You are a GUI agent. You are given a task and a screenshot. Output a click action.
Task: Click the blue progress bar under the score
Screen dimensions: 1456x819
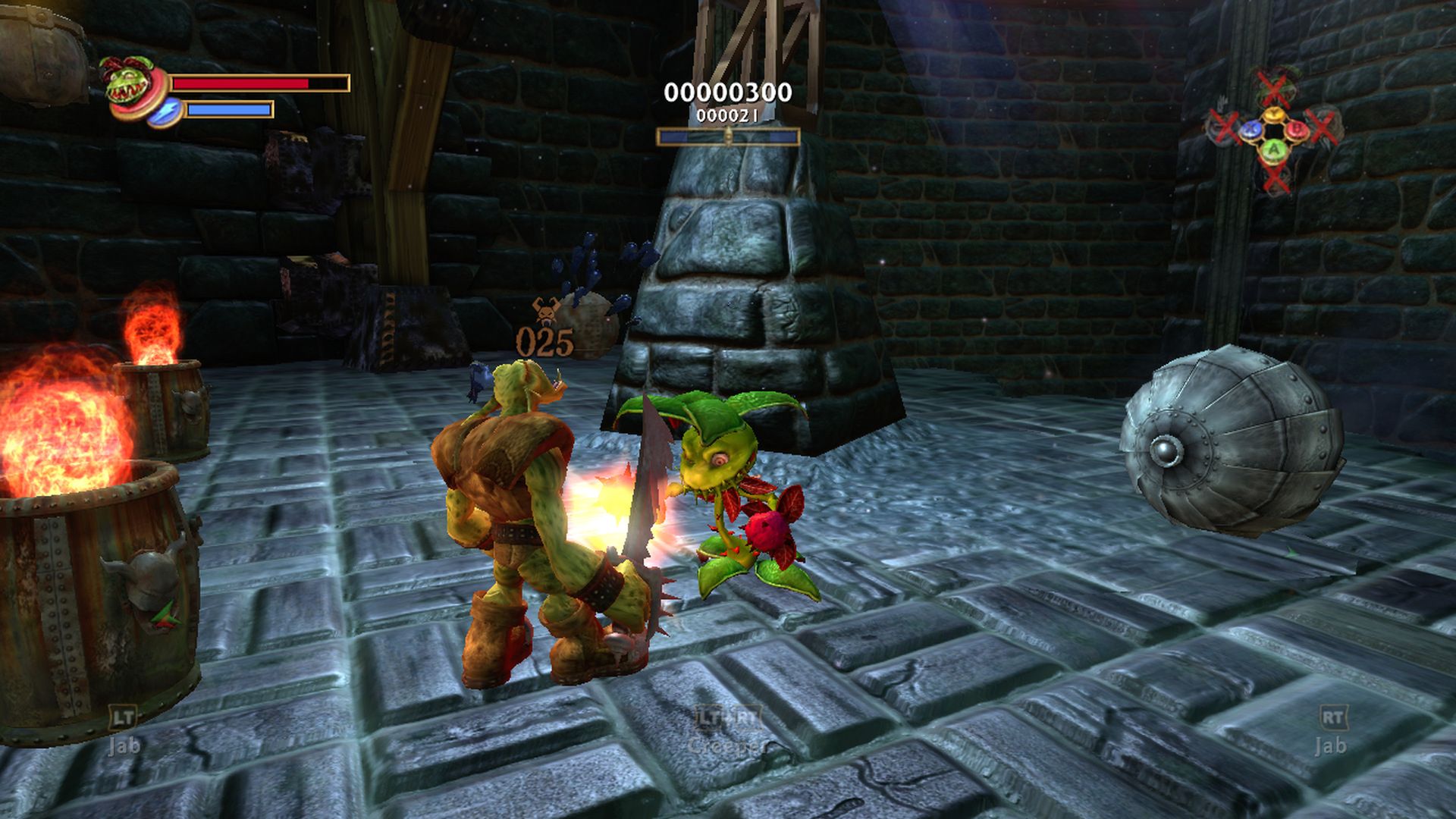click(x=730, y=138)
